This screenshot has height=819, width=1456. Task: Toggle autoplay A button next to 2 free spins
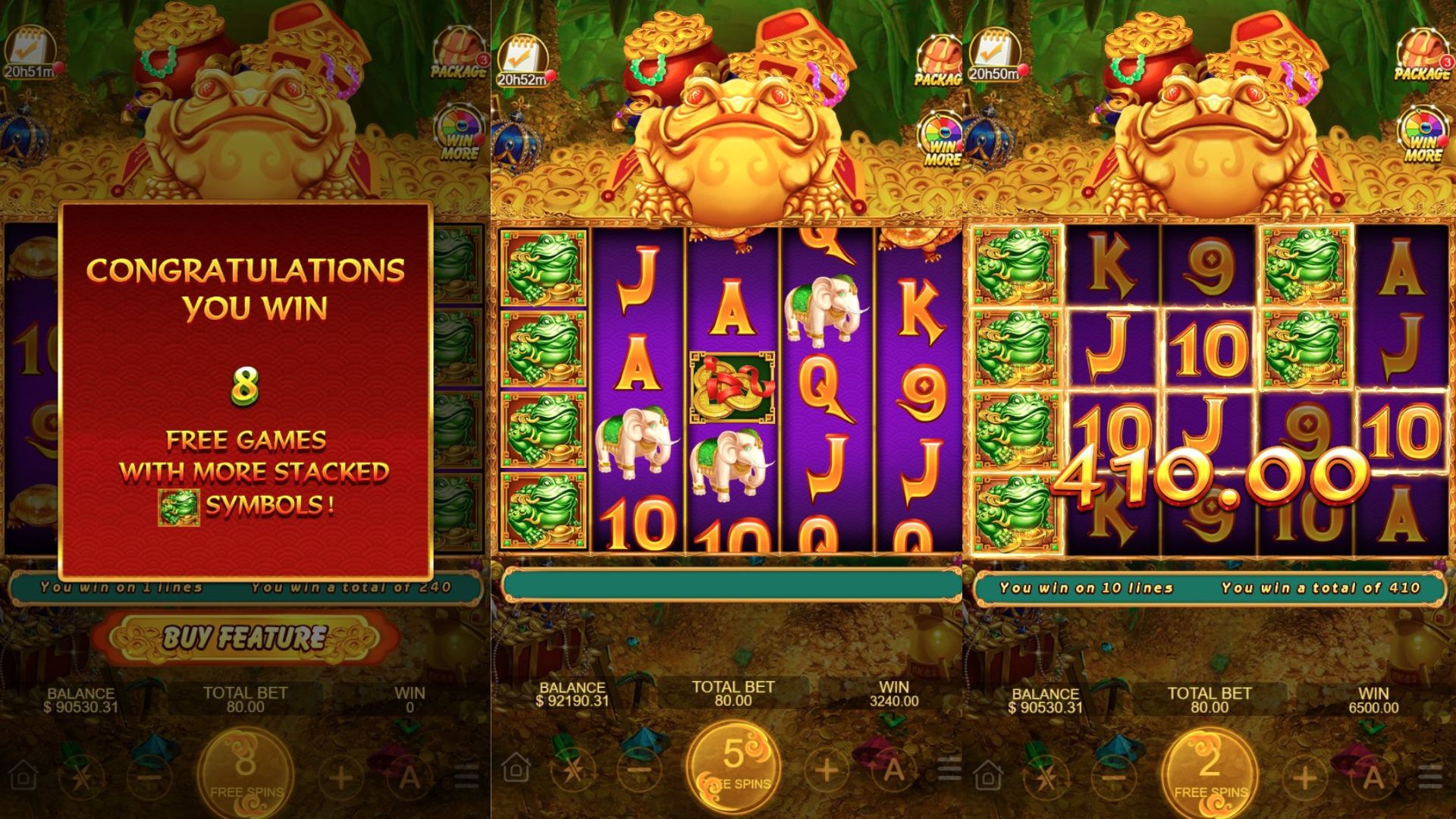point(1372,775)
